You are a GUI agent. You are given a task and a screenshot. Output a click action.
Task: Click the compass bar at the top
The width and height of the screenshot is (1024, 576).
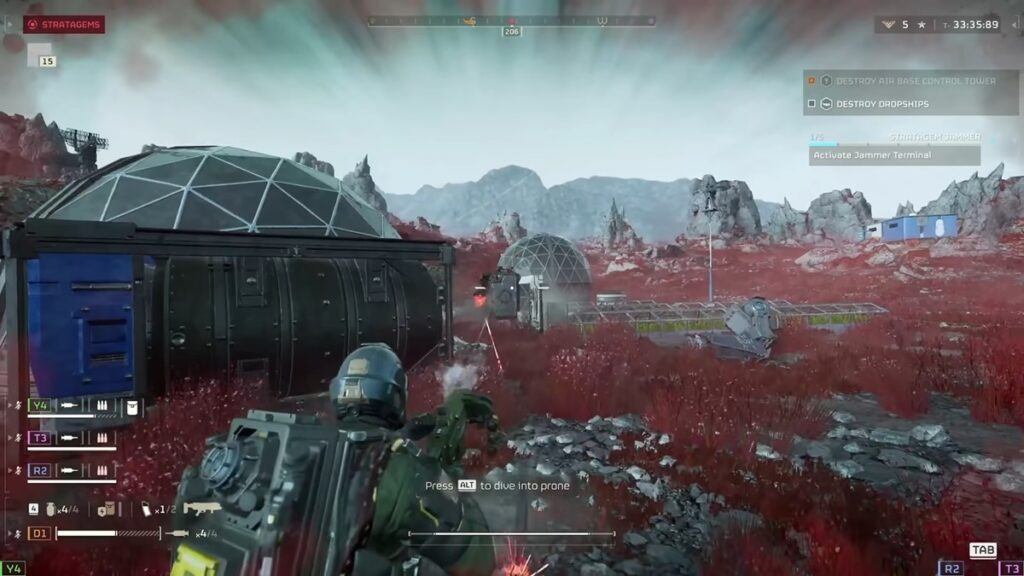click(x=511, y=20)
